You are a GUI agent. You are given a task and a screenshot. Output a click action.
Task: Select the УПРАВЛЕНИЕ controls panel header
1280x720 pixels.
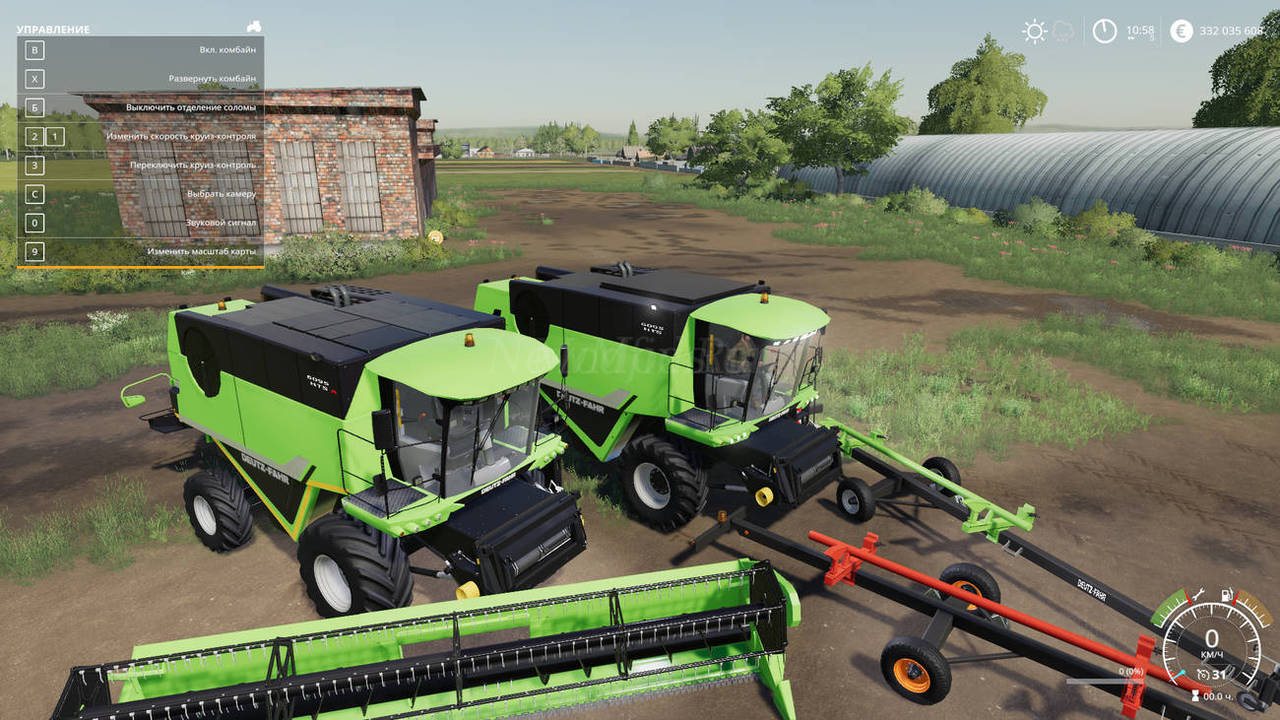click(53, 30)
